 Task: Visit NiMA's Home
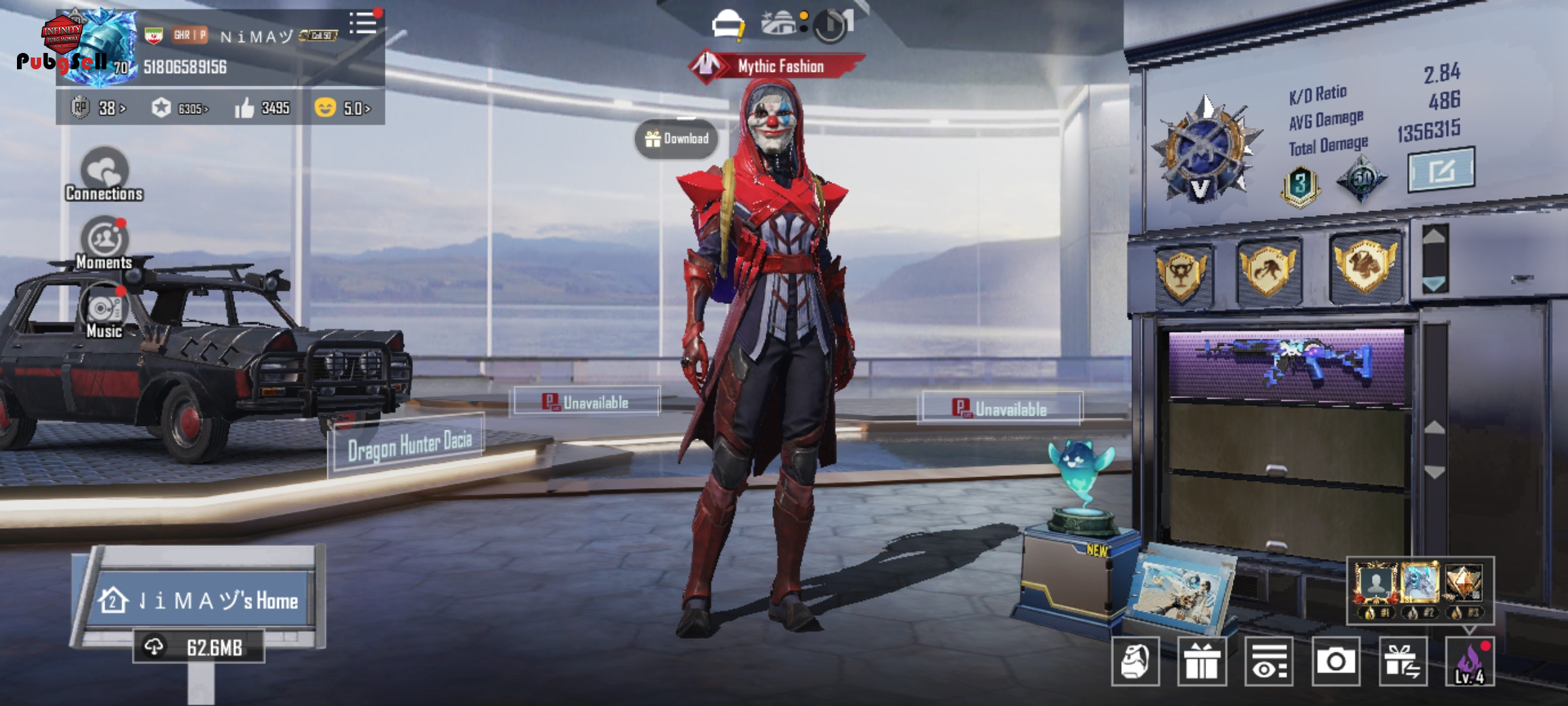199,600
